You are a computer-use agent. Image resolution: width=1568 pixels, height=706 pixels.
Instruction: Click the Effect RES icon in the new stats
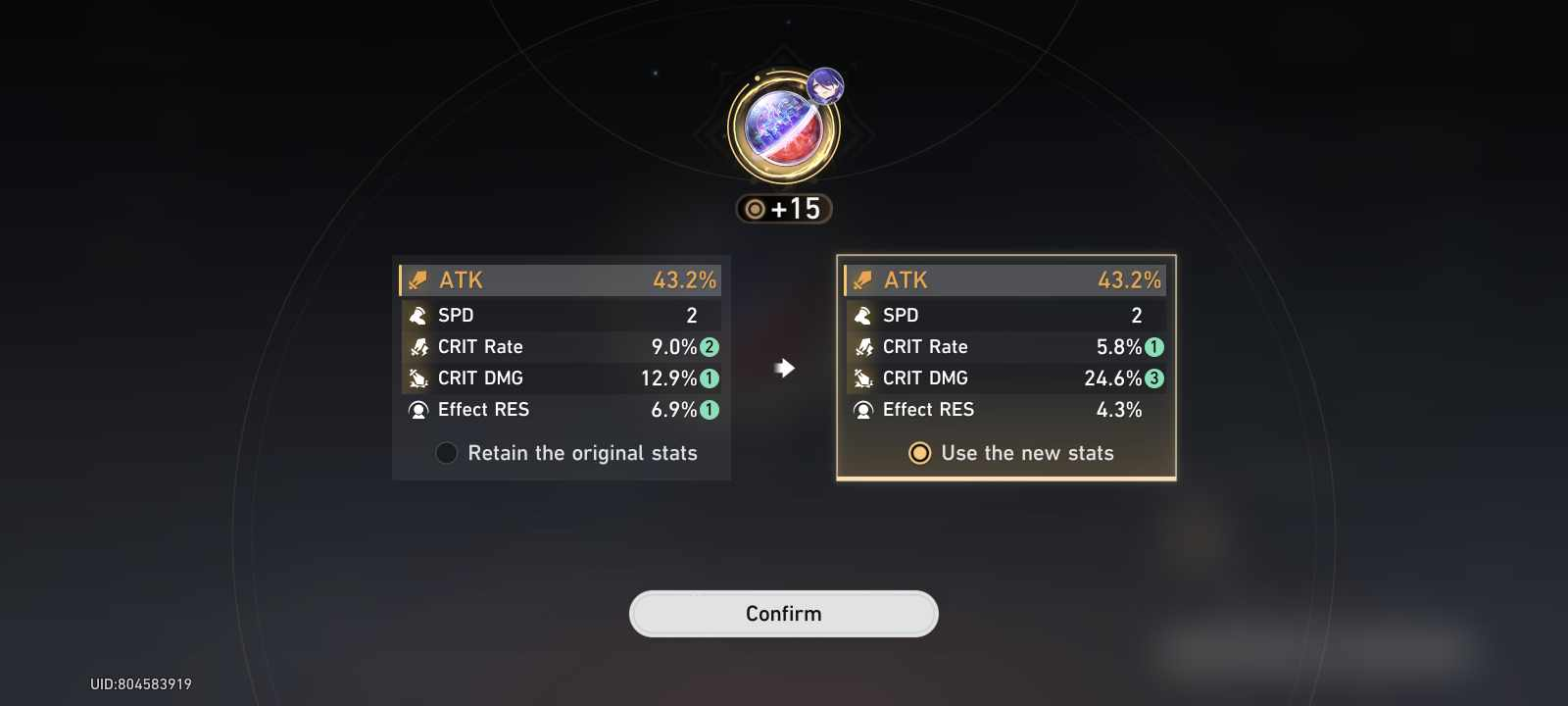(862, 410)
